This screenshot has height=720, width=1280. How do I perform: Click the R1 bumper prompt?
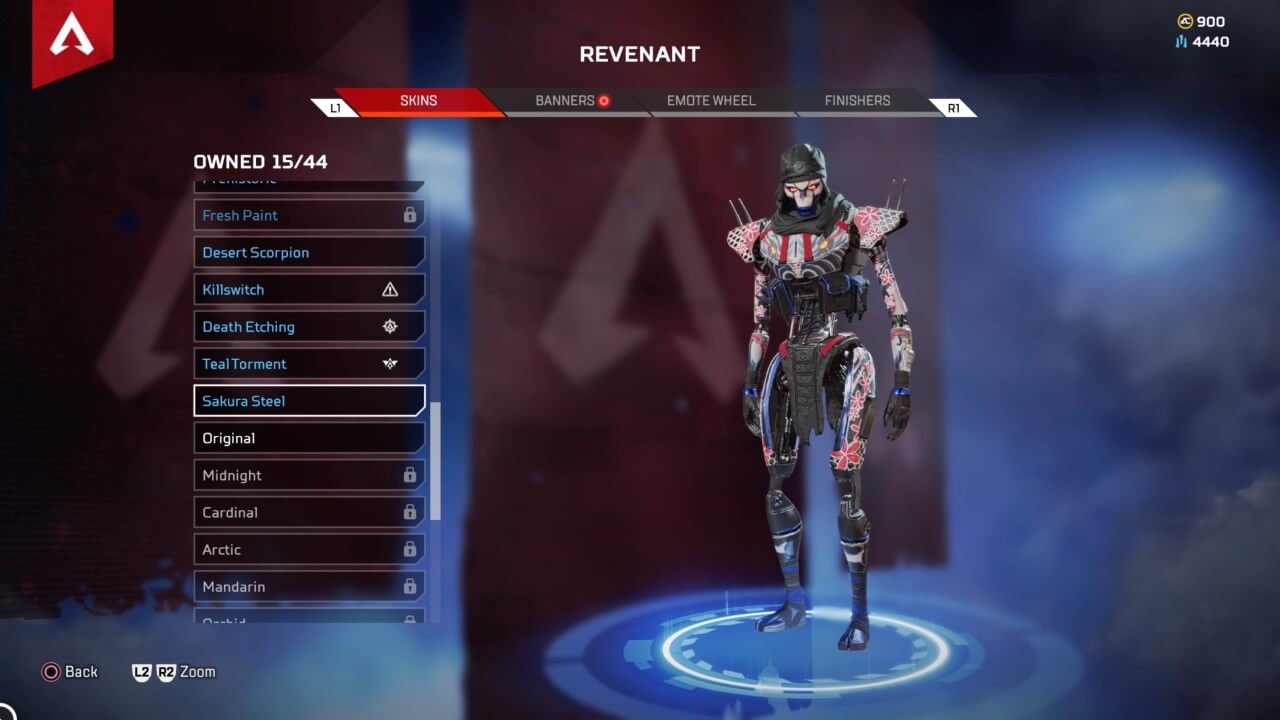pyautogui.click(x=952, y=107)
